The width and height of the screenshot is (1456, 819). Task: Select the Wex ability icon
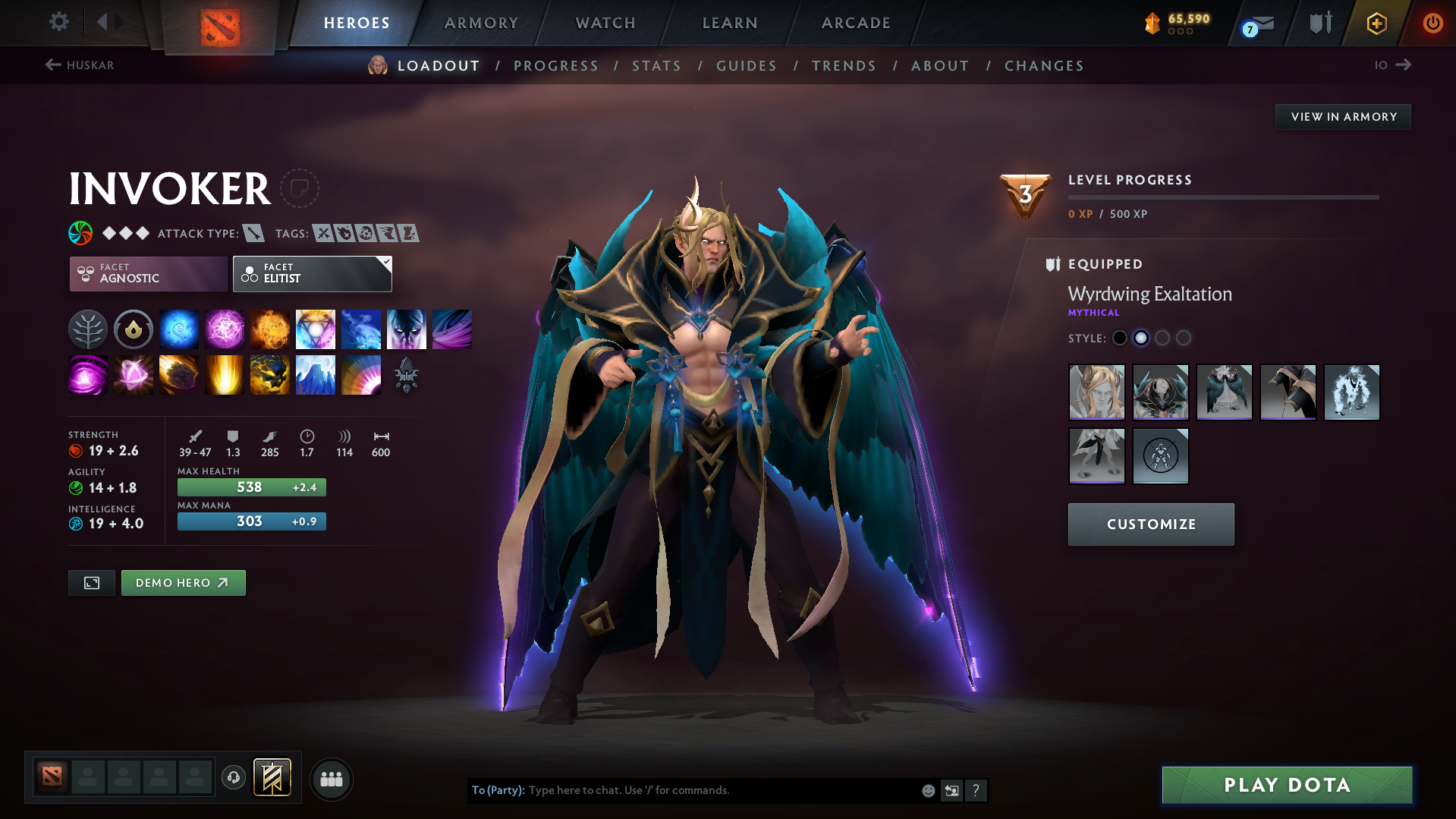click(225, 329)
